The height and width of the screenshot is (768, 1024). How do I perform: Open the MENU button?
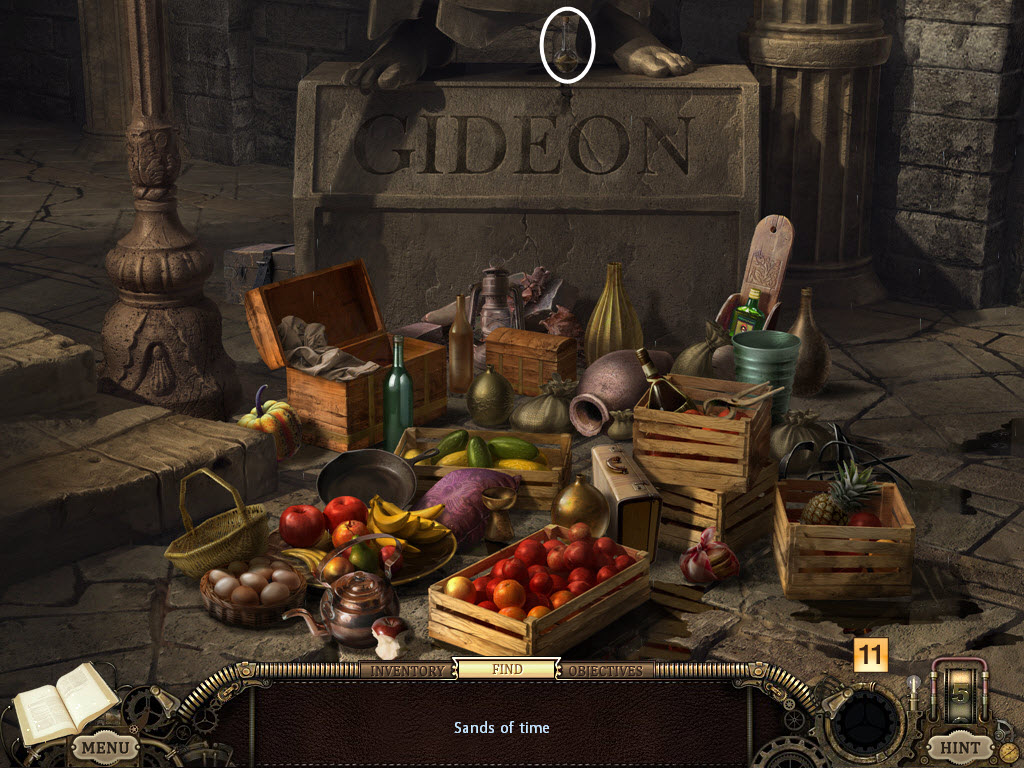104,746
